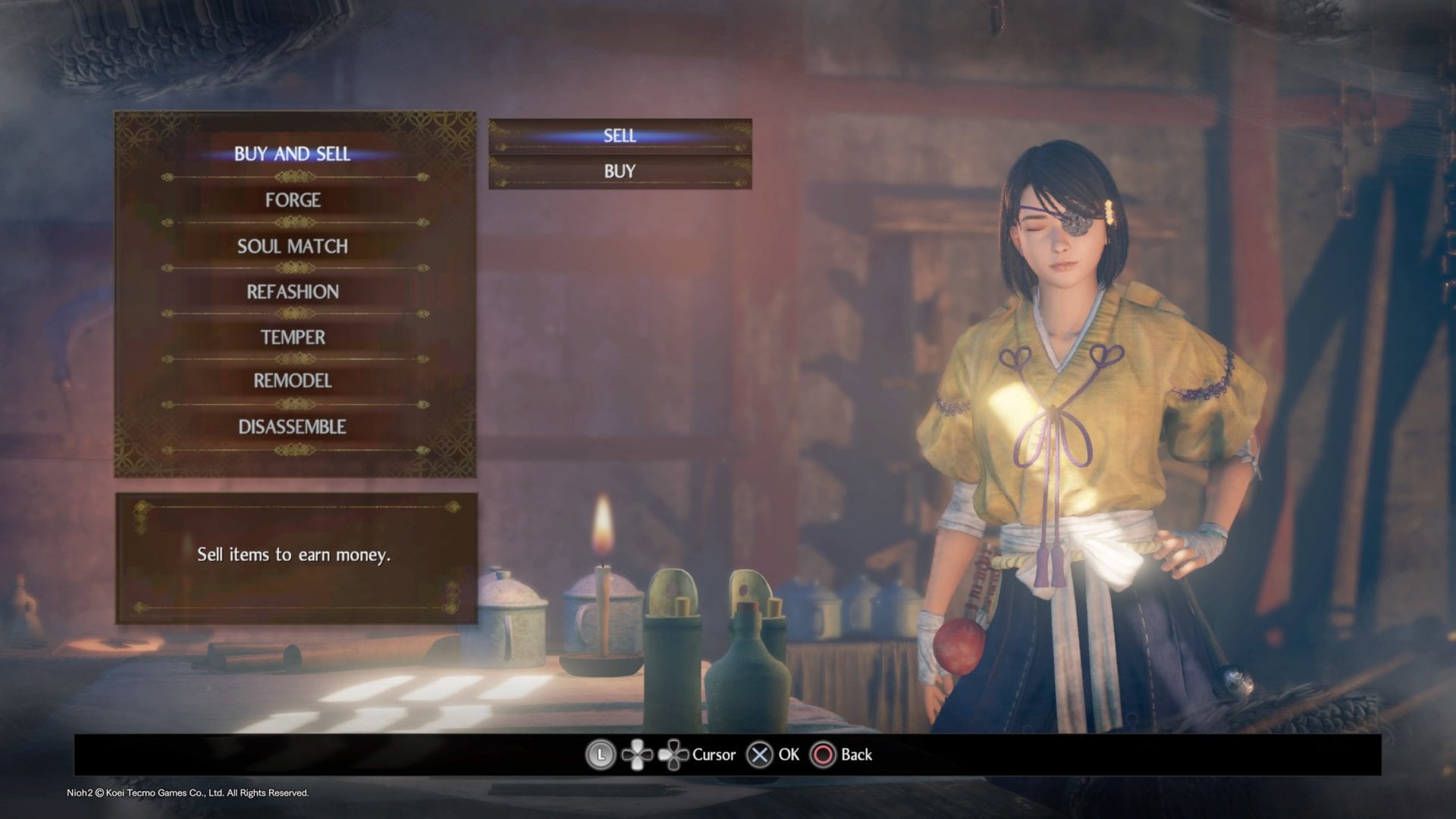
Task: Open the Forge option
Action: pyautogui.click(x=293, y=200)
